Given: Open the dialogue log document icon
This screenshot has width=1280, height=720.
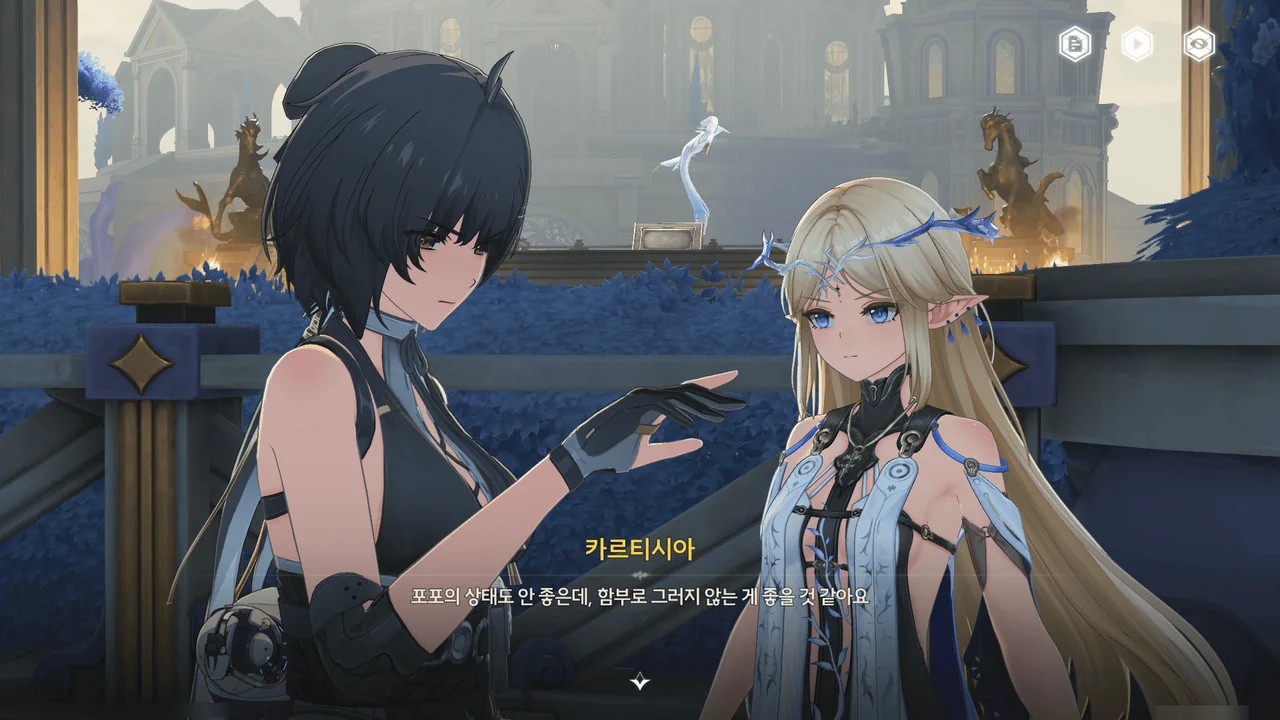Looking at the screenshot, I should point(1075,44).
